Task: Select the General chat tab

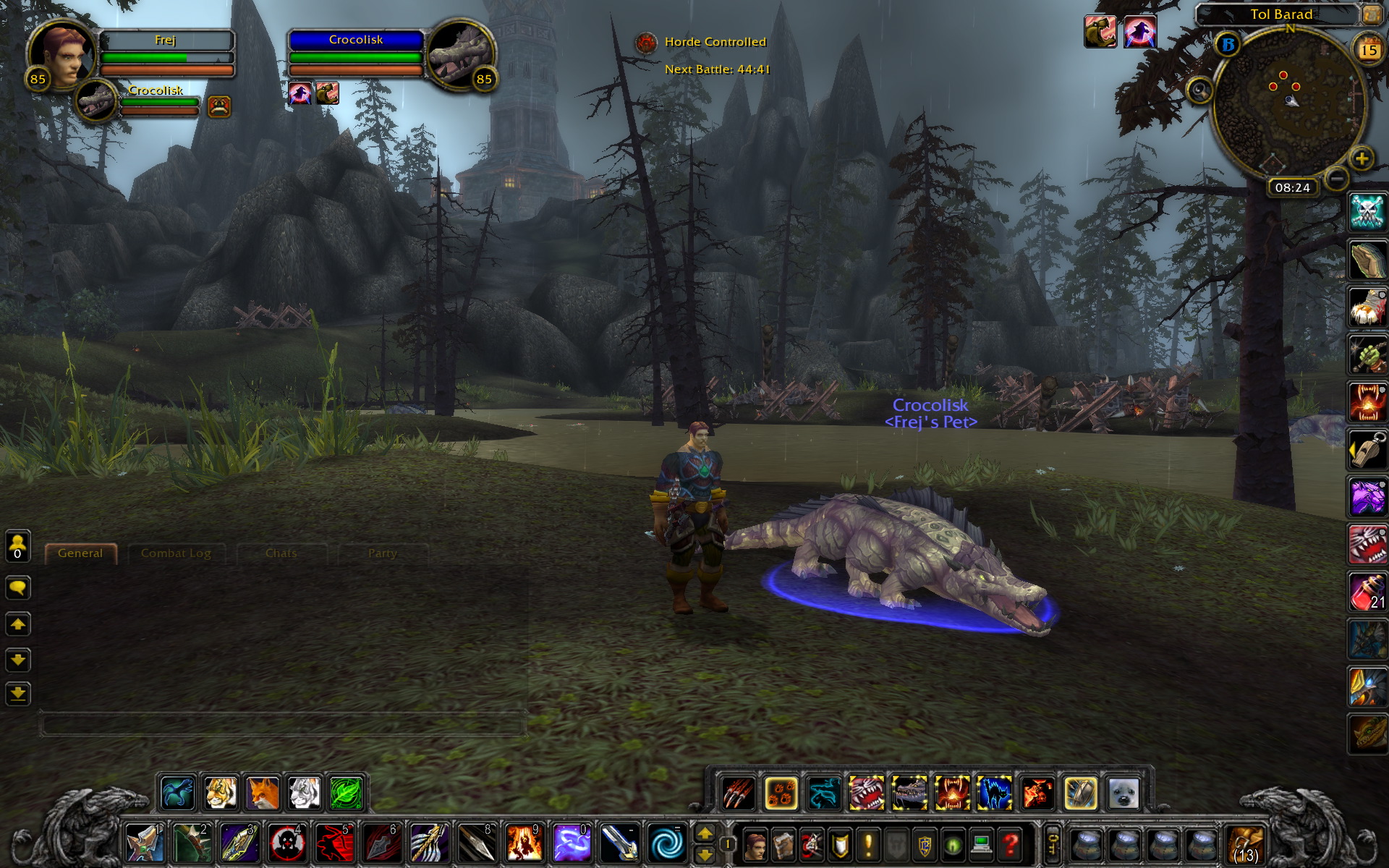Action: [80, 553]
